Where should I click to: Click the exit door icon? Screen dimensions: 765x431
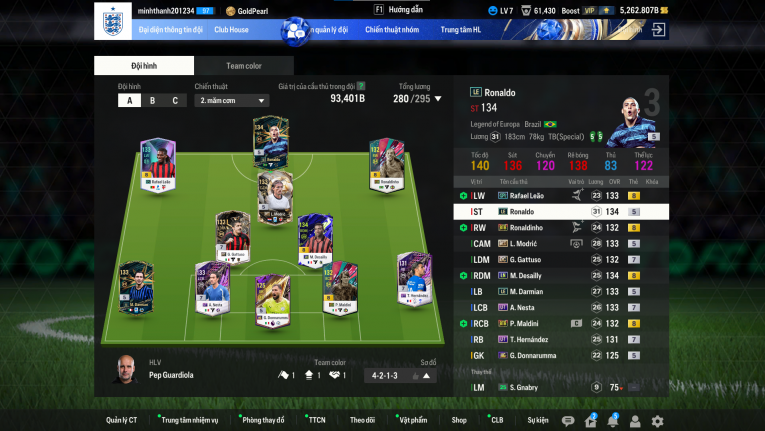[658, 30]
